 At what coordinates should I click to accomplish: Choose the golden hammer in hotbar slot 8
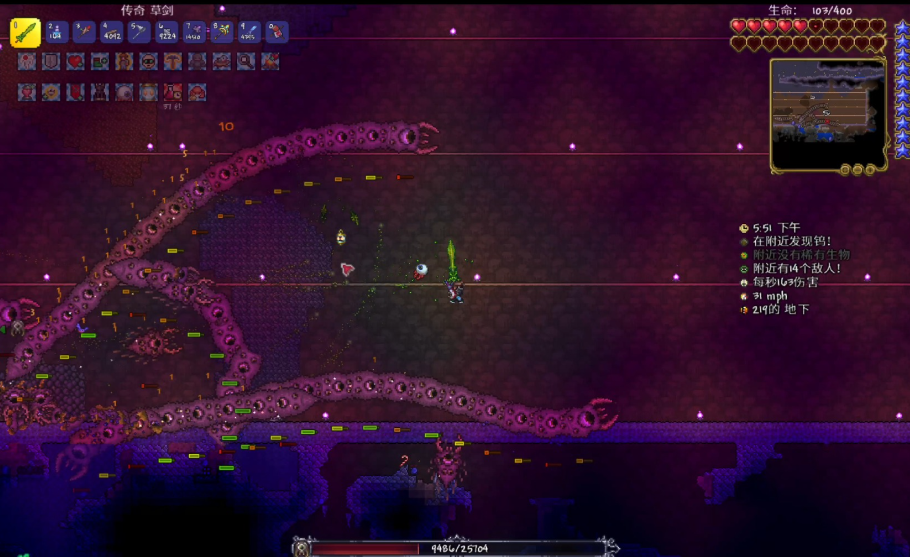coord(221,33)
